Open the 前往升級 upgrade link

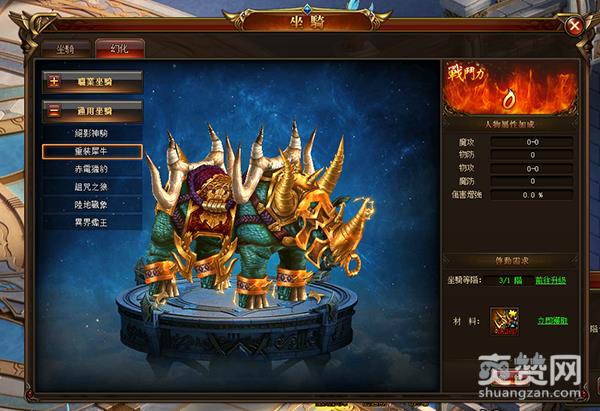(549, 281)
